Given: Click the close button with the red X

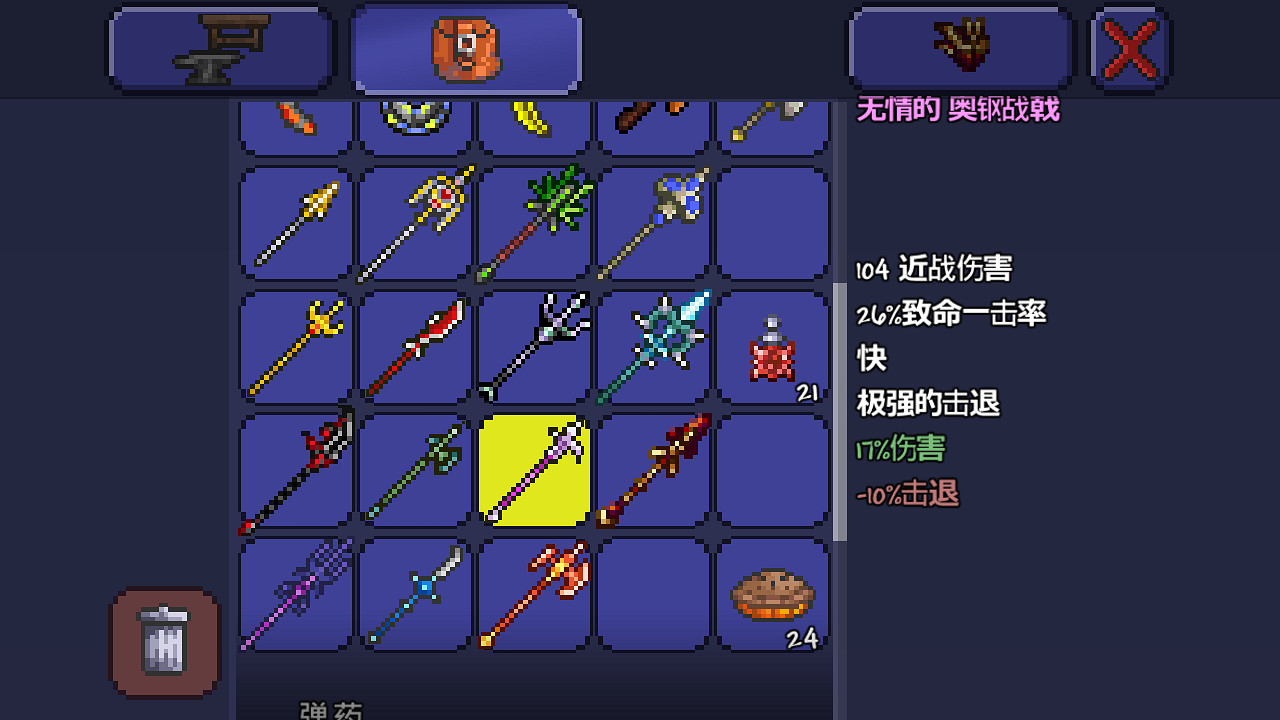Looking at the screenshot, I should click(1131, 47).
